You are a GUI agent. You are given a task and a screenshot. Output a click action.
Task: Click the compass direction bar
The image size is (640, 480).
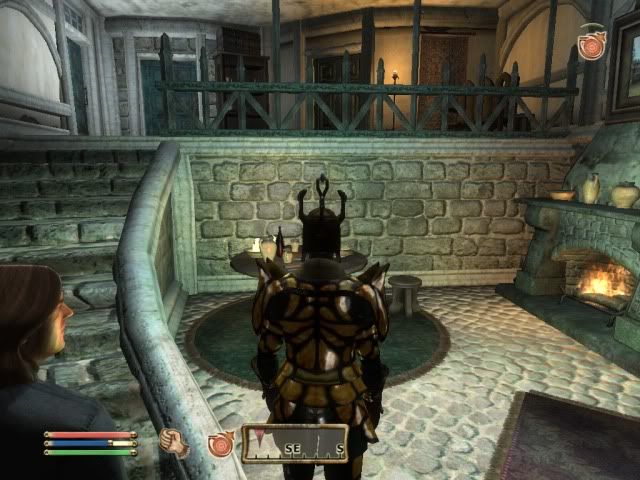pyautogui.click(x=294, y=443)
